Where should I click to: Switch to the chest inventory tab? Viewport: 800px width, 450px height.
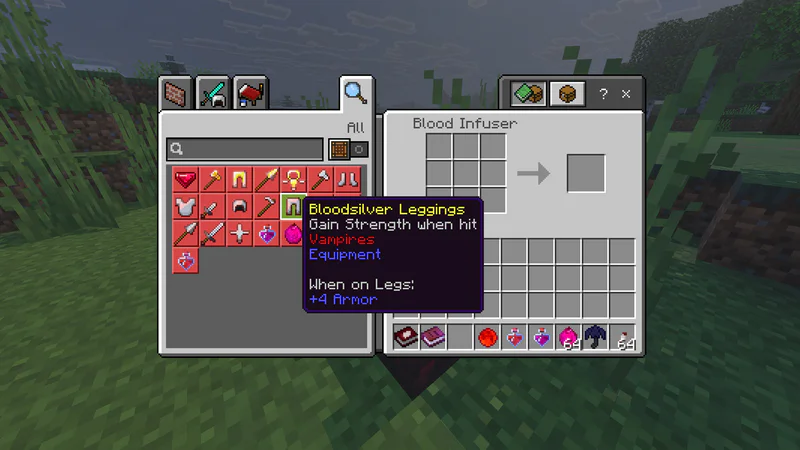tap(567, 94)
